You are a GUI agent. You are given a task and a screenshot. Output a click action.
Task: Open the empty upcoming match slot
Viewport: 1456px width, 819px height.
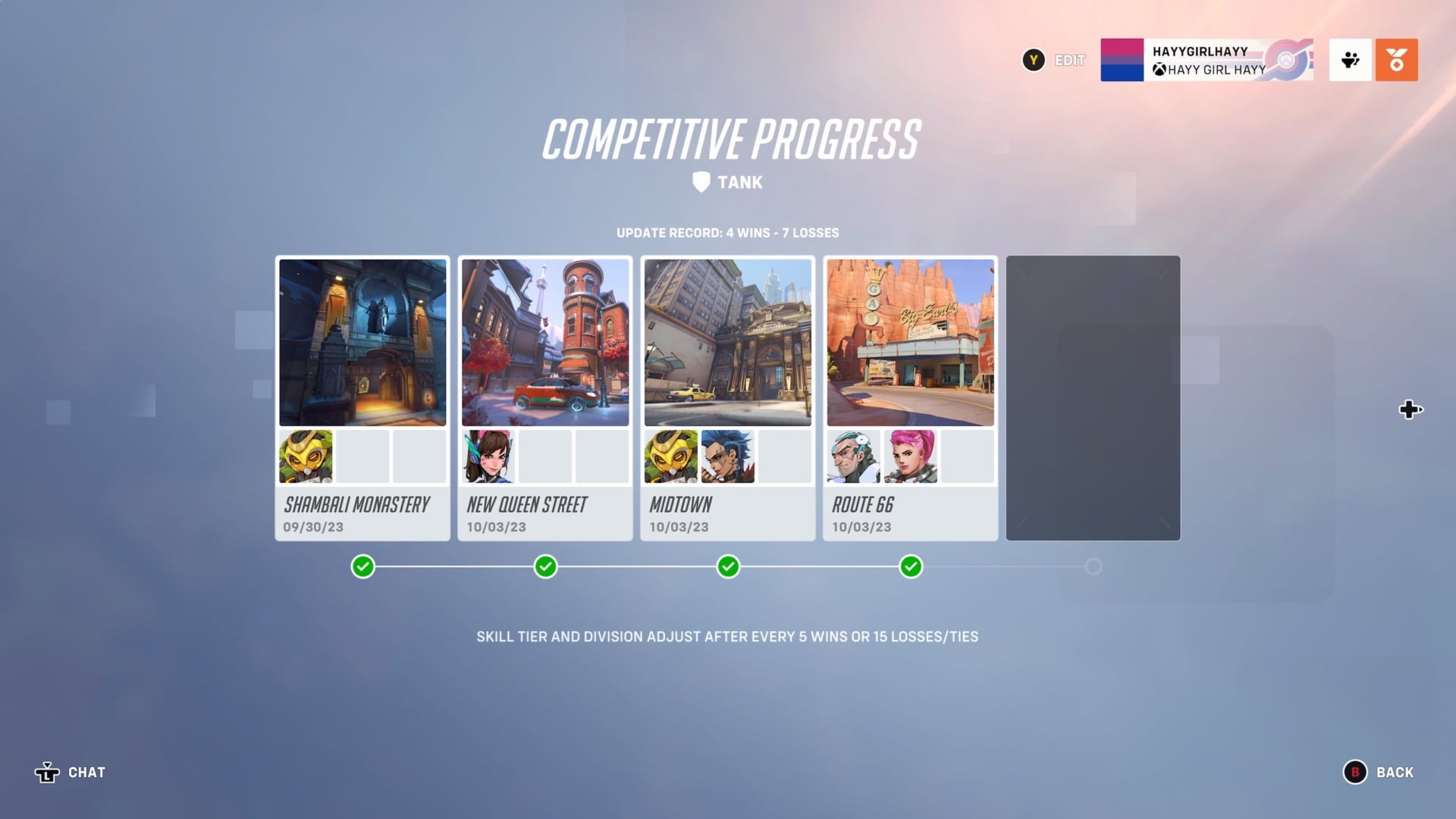pyautogui.click(x=1093, y=398)
